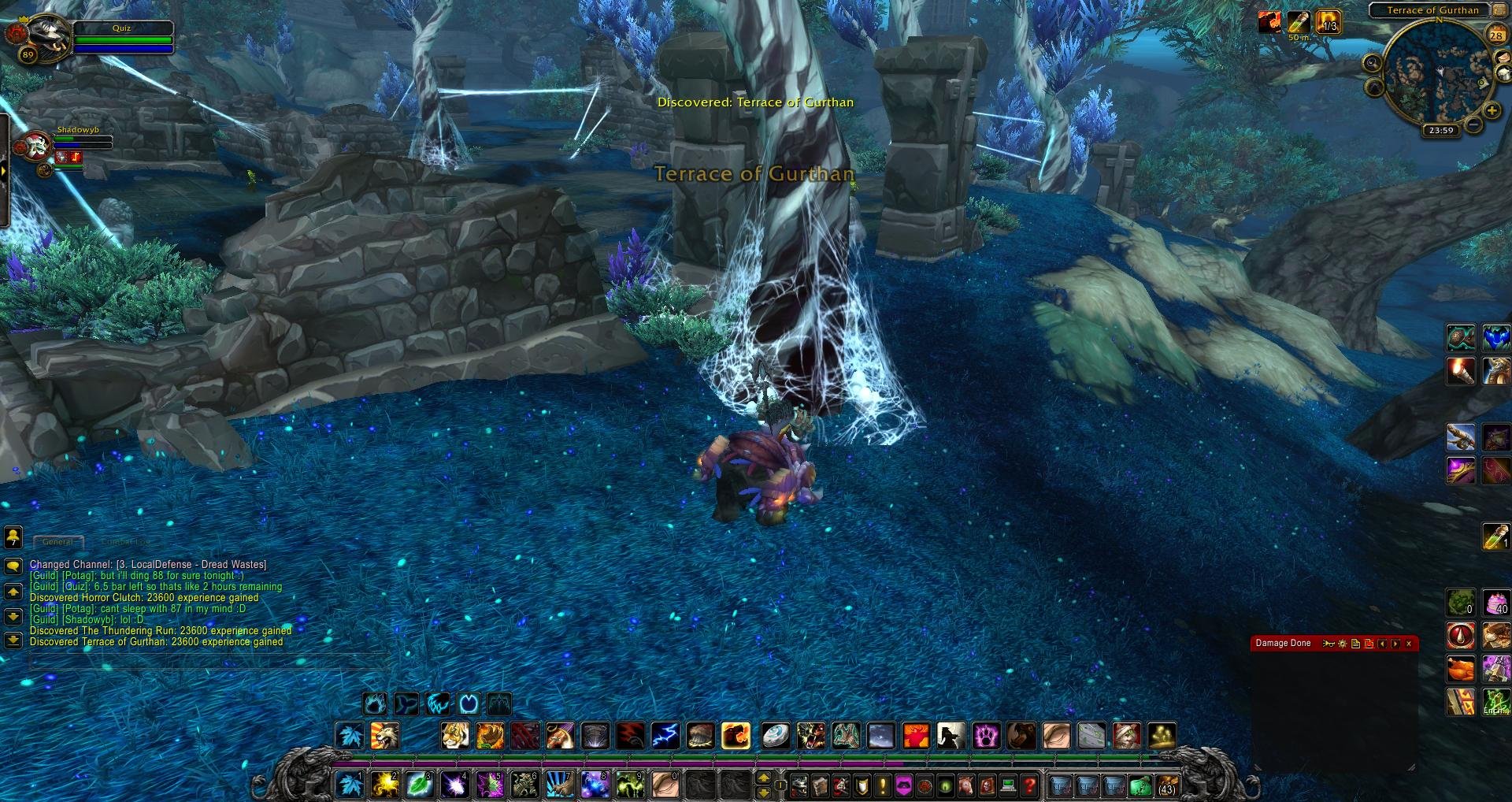Open the Damage Done meter settings gear
Viewport: 1512px width, 802px height.
(1342, 644)
